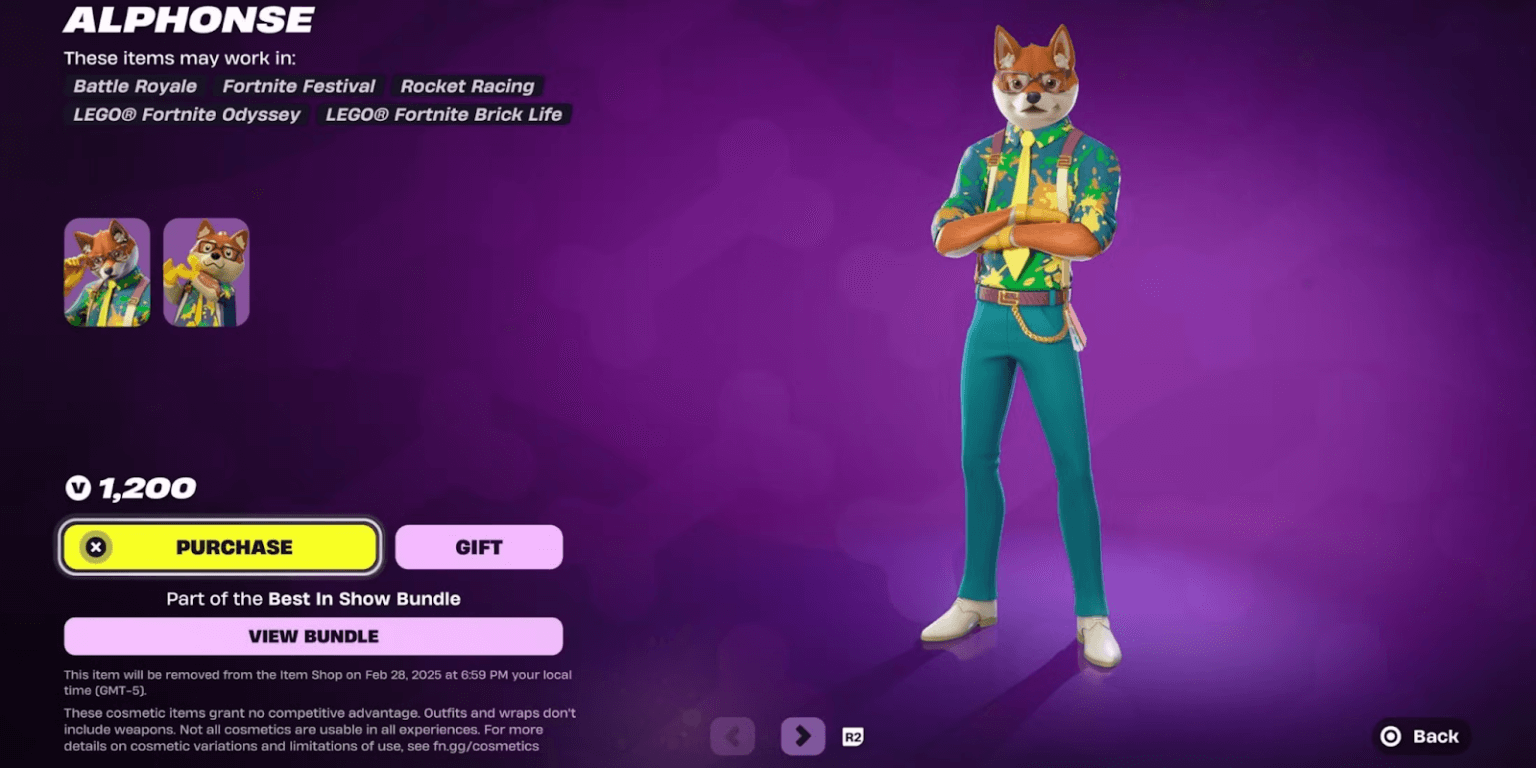
Task: Click the 1,200 V-Bucks price display
Action: 132,488
